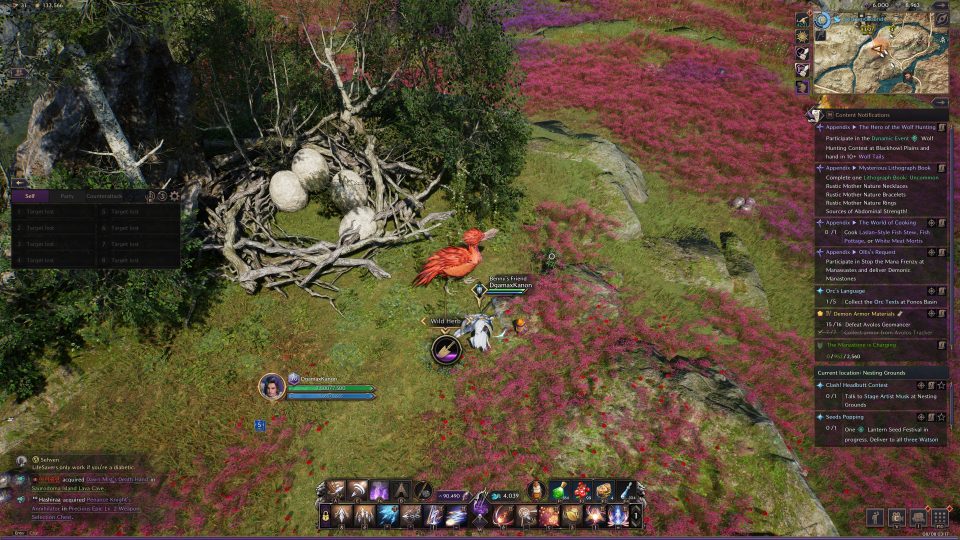The width and height of the screenshot is (960, 540).
Task: Open the target panel gear settings
Action: [x=175, y=197]
